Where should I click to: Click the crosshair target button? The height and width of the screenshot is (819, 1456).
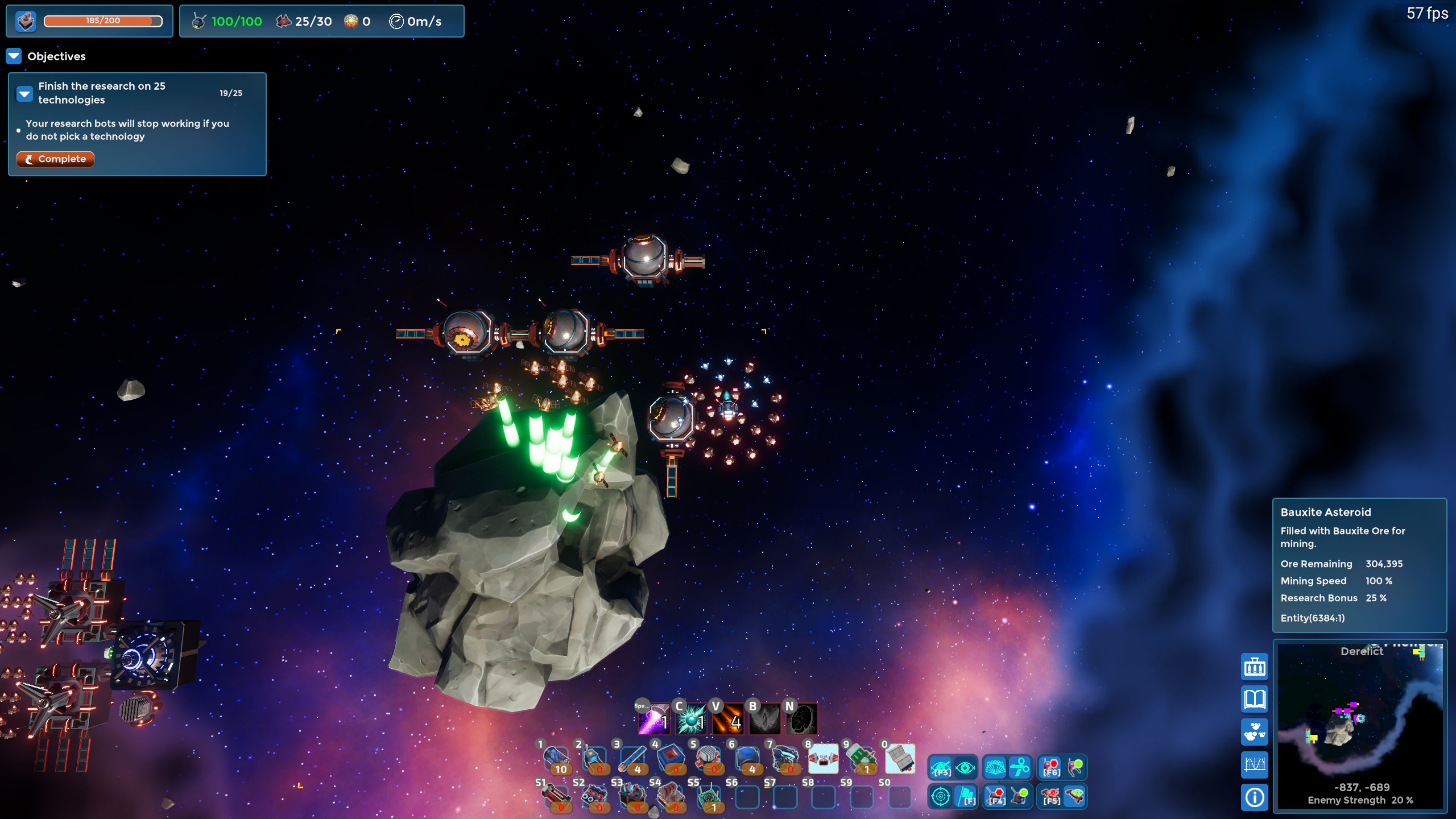[940, 796]
